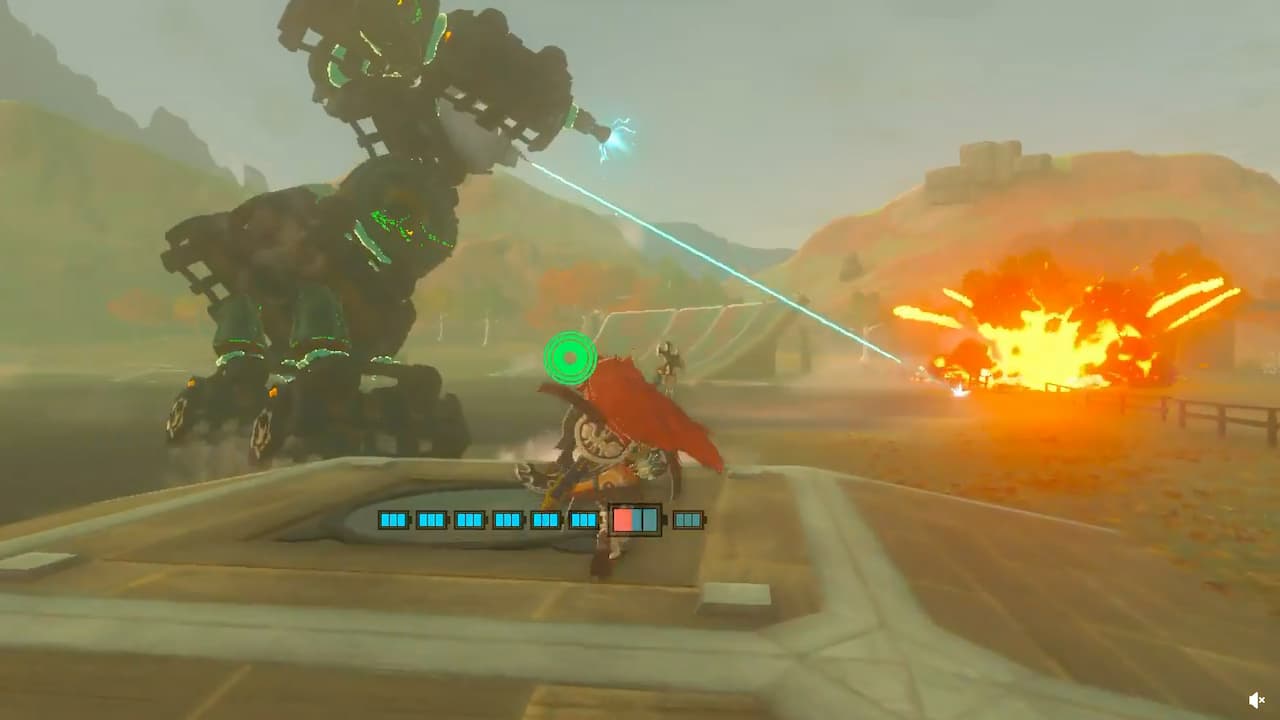Click the green targeting reticle
This screenshot has width=1280, height=720.
(568, 355)
